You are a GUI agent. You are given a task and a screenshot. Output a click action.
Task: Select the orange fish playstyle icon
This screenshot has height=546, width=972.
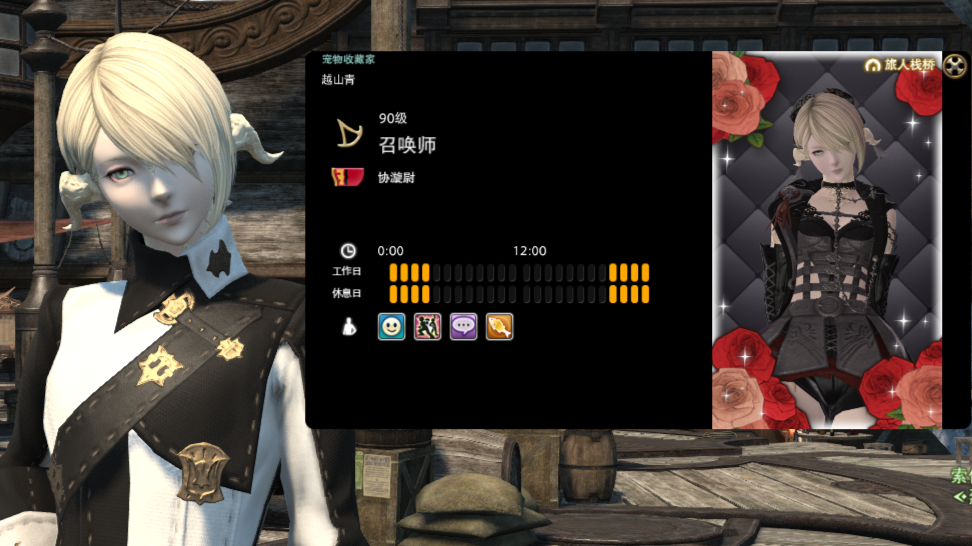(499, 327)
